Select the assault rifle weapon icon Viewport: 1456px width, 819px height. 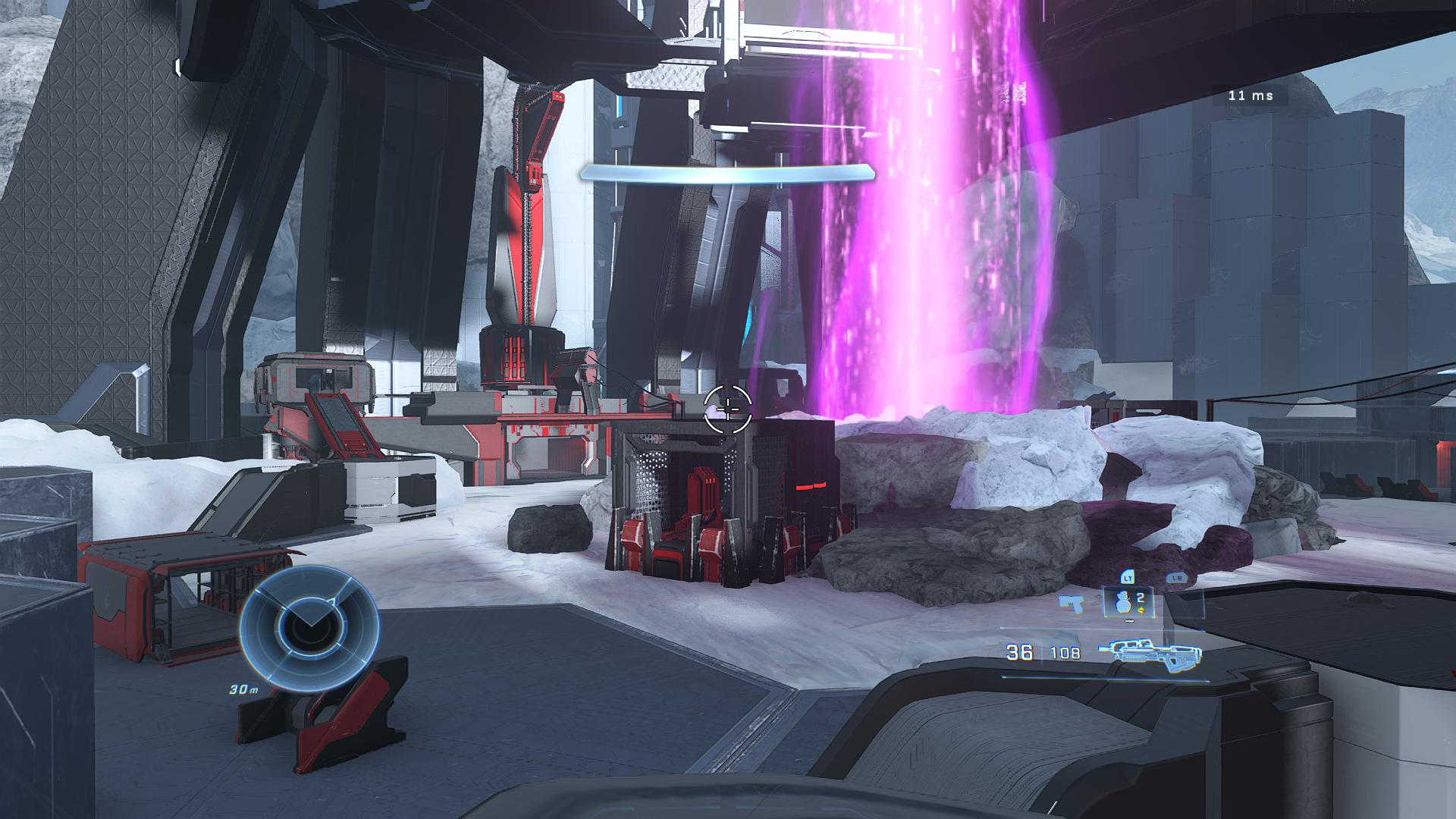point(1149,654)
